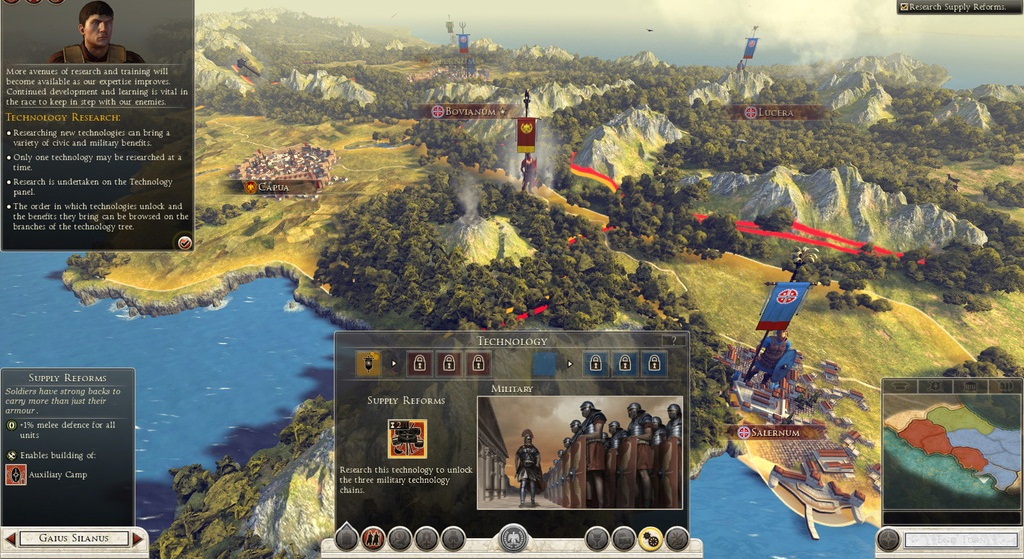Click the advisor portrait

click(96, 32)
